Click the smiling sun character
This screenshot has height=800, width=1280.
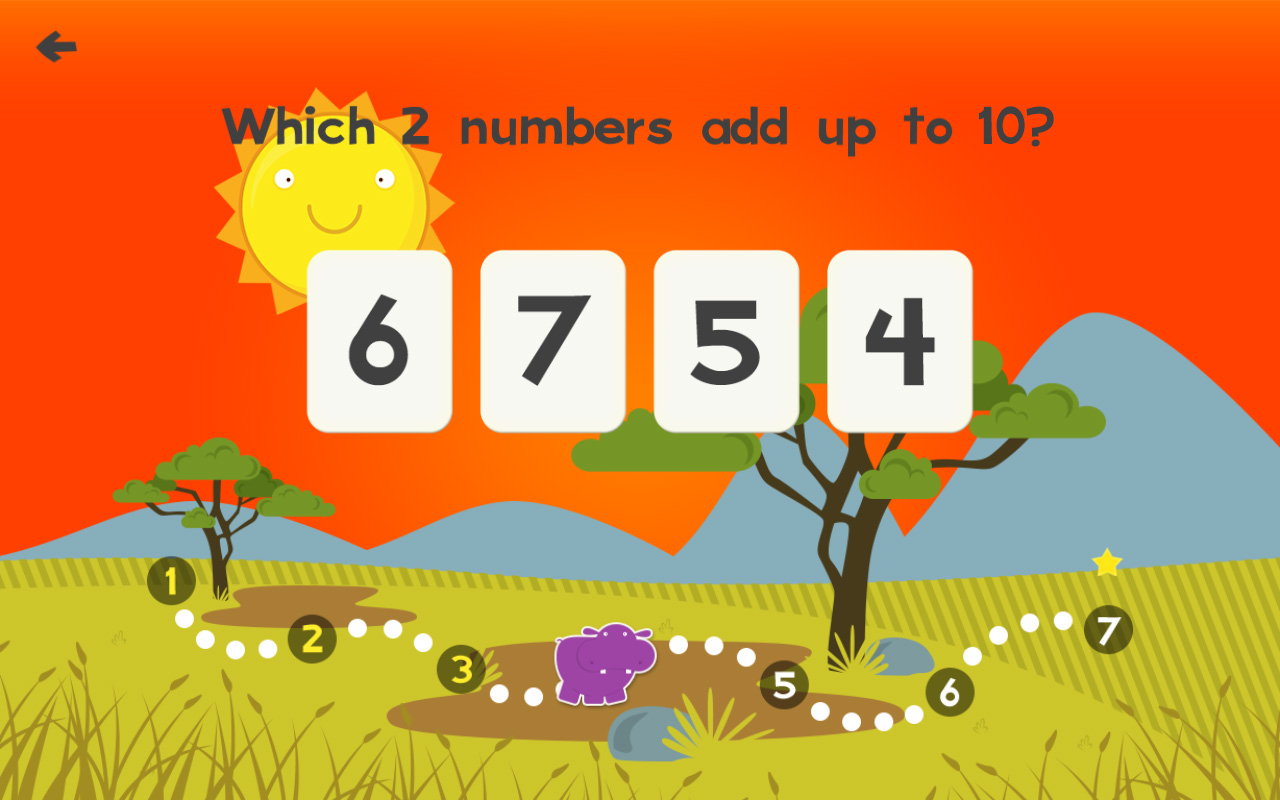pyautogui.click(x=335, y=205)
